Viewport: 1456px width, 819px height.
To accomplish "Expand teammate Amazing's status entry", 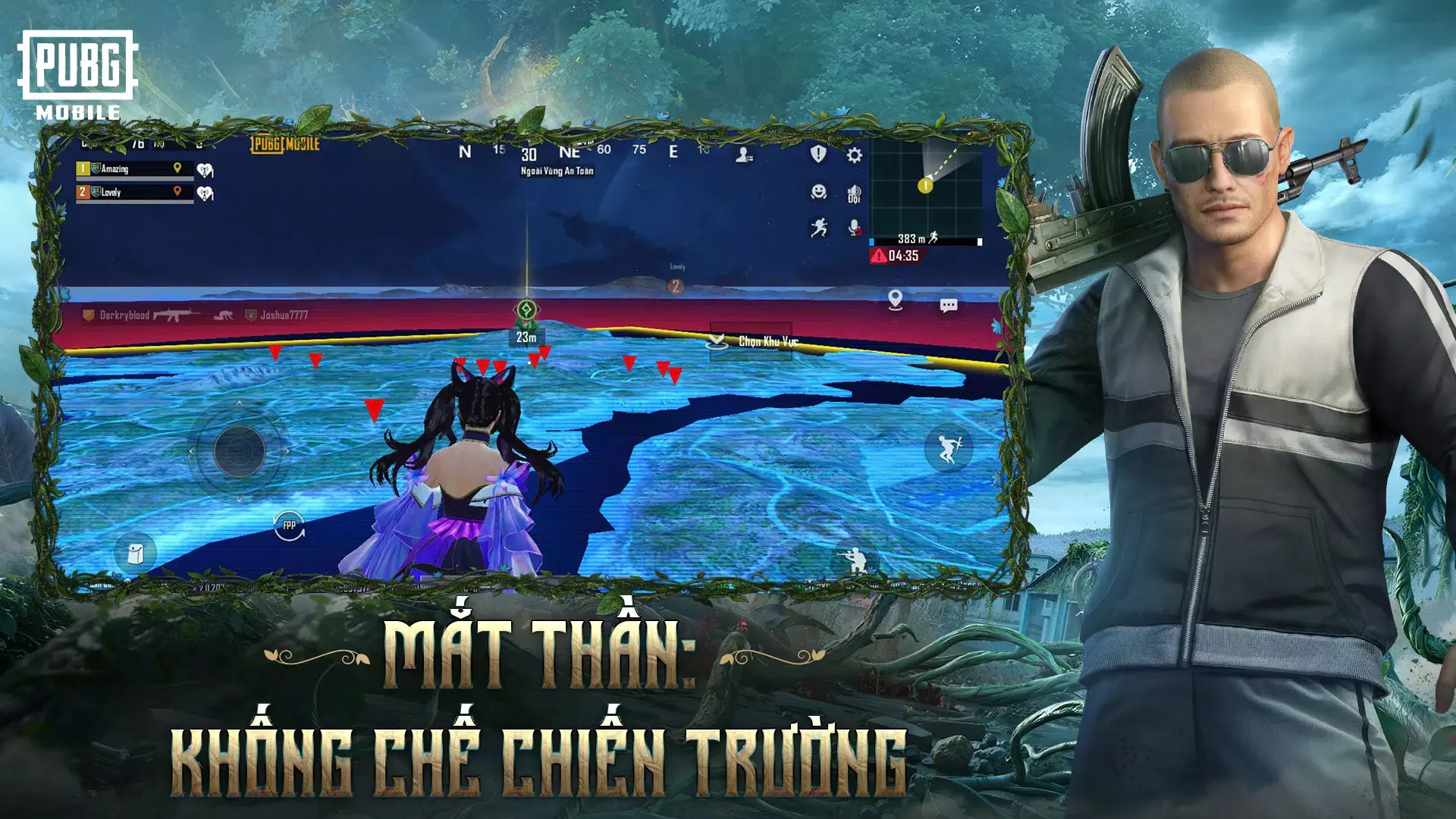I will pyautogui.click(x=125, y=168).
